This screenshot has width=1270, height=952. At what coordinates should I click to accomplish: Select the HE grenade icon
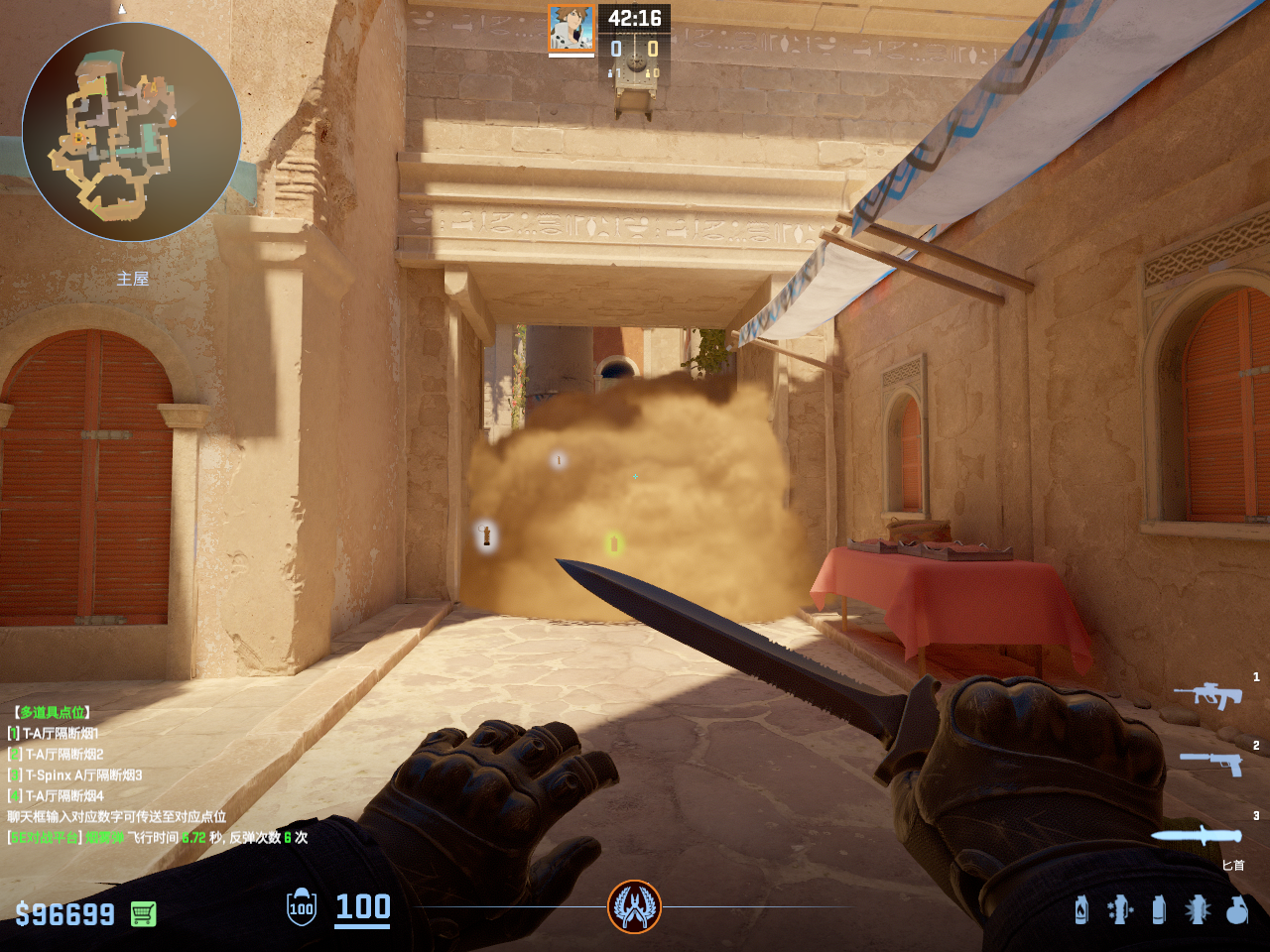coord(1236,909)
